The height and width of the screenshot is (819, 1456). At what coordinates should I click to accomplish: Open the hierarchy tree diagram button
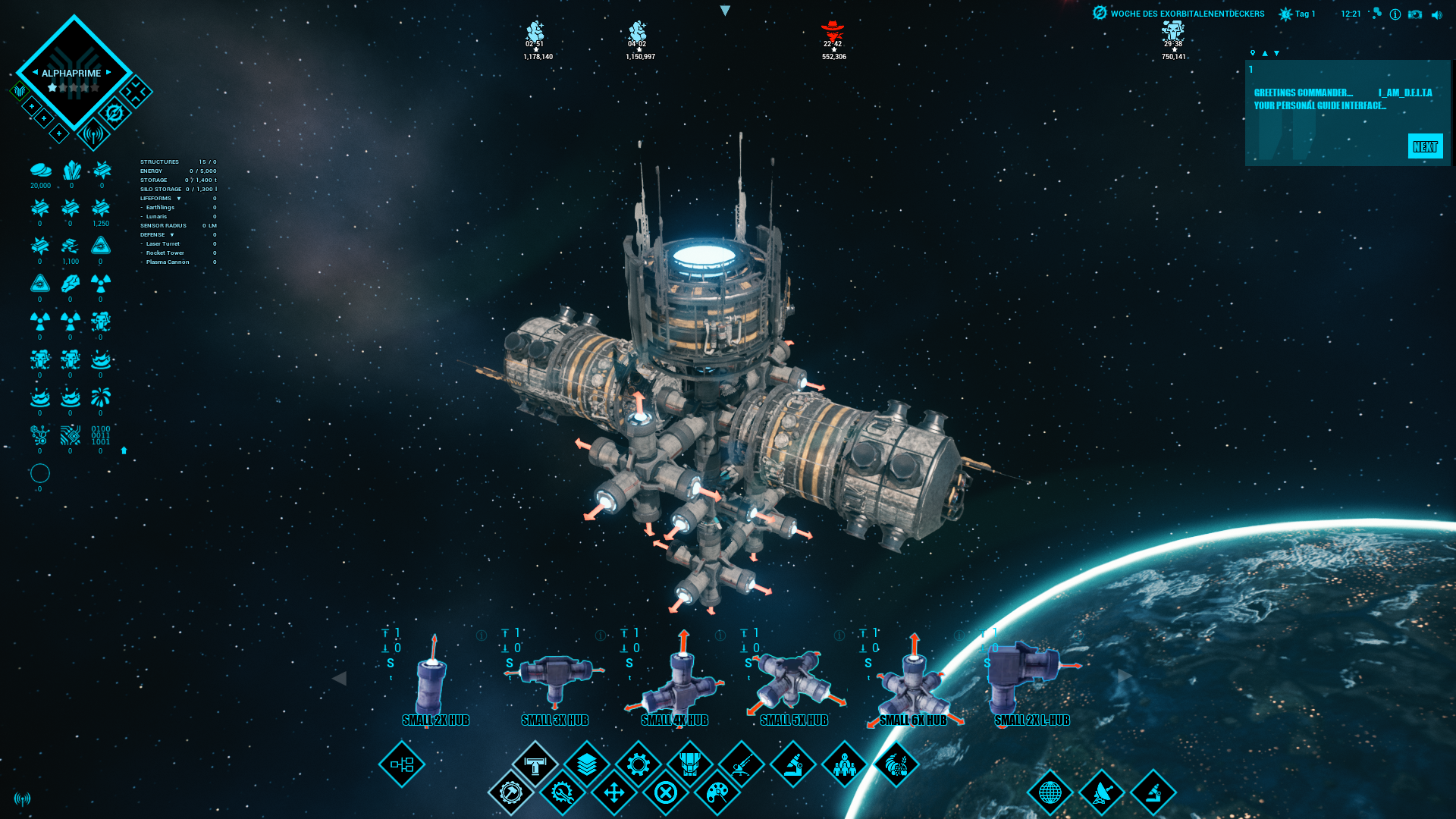click(x=402, y=764)
